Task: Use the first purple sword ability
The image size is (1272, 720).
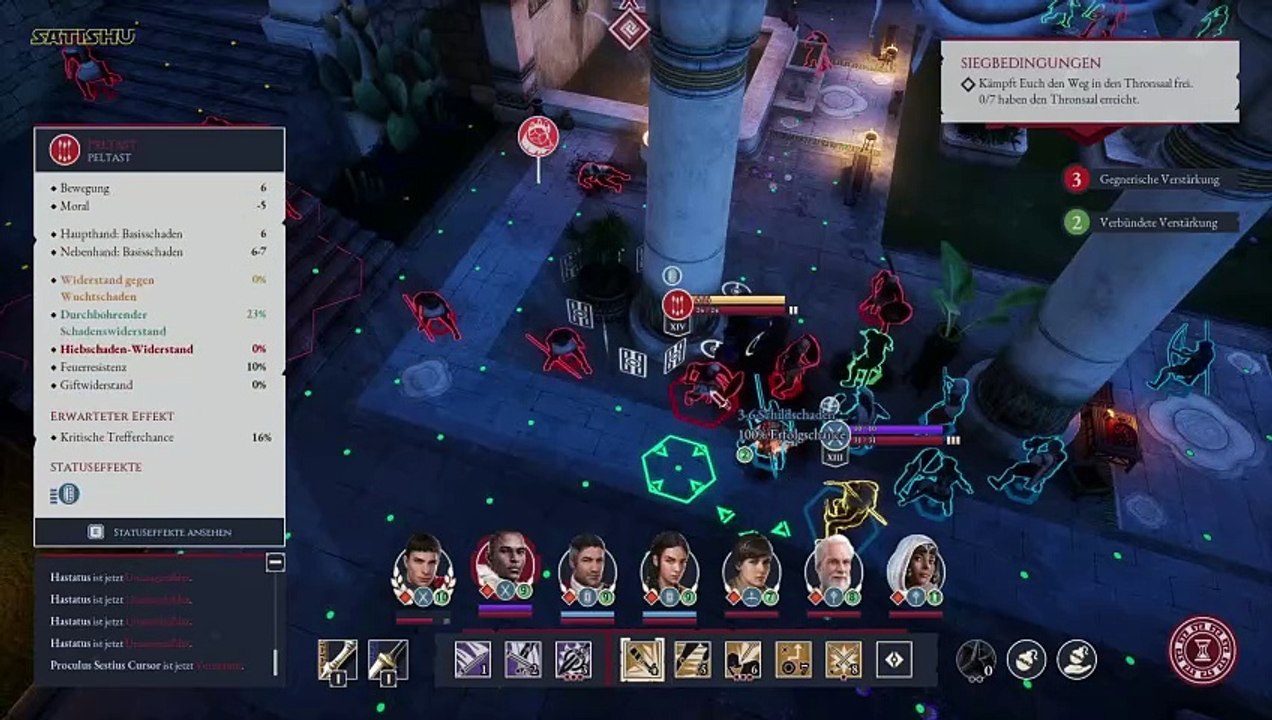Action: (473, 660)
